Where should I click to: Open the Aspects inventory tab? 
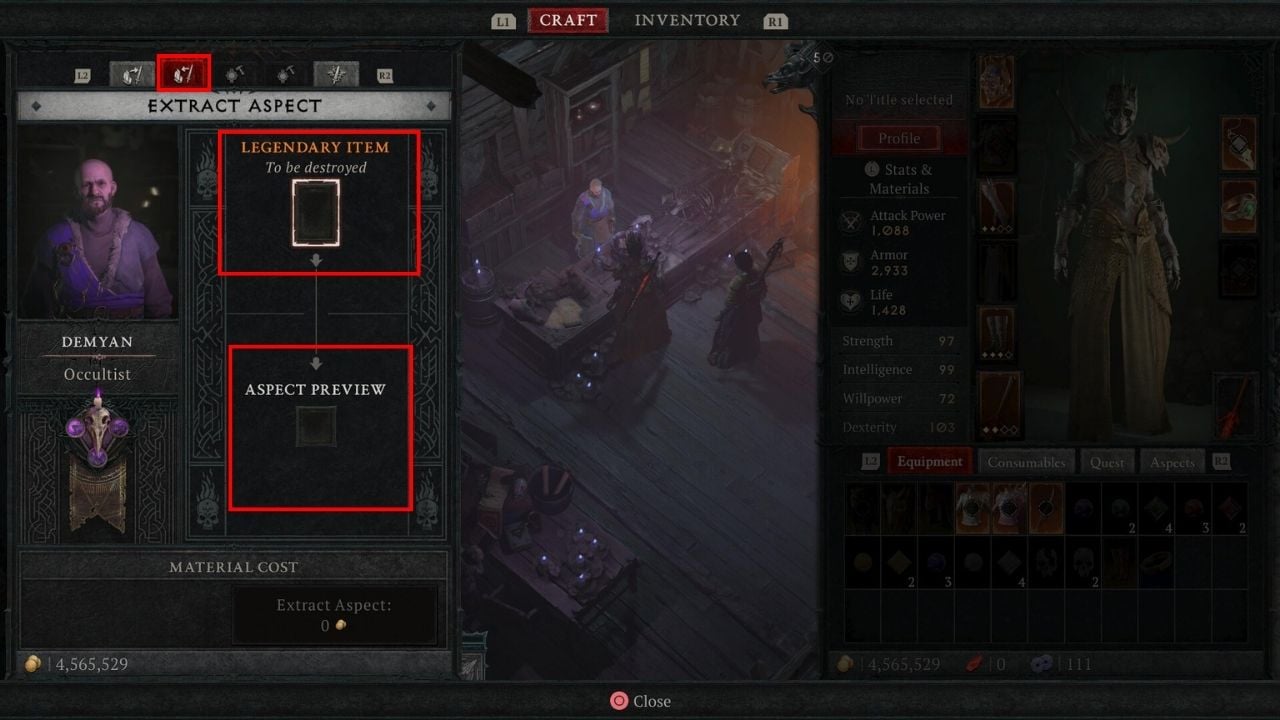(1171, 461)
